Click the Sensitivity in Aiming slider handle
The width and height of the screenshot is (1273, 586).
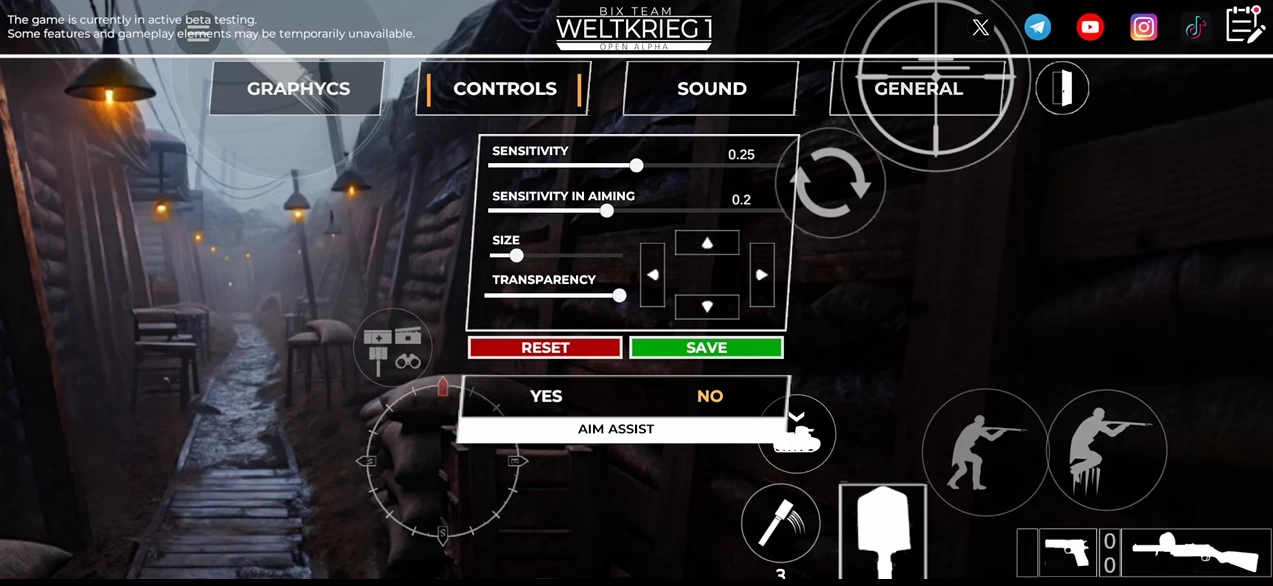(x=607, y=211)
